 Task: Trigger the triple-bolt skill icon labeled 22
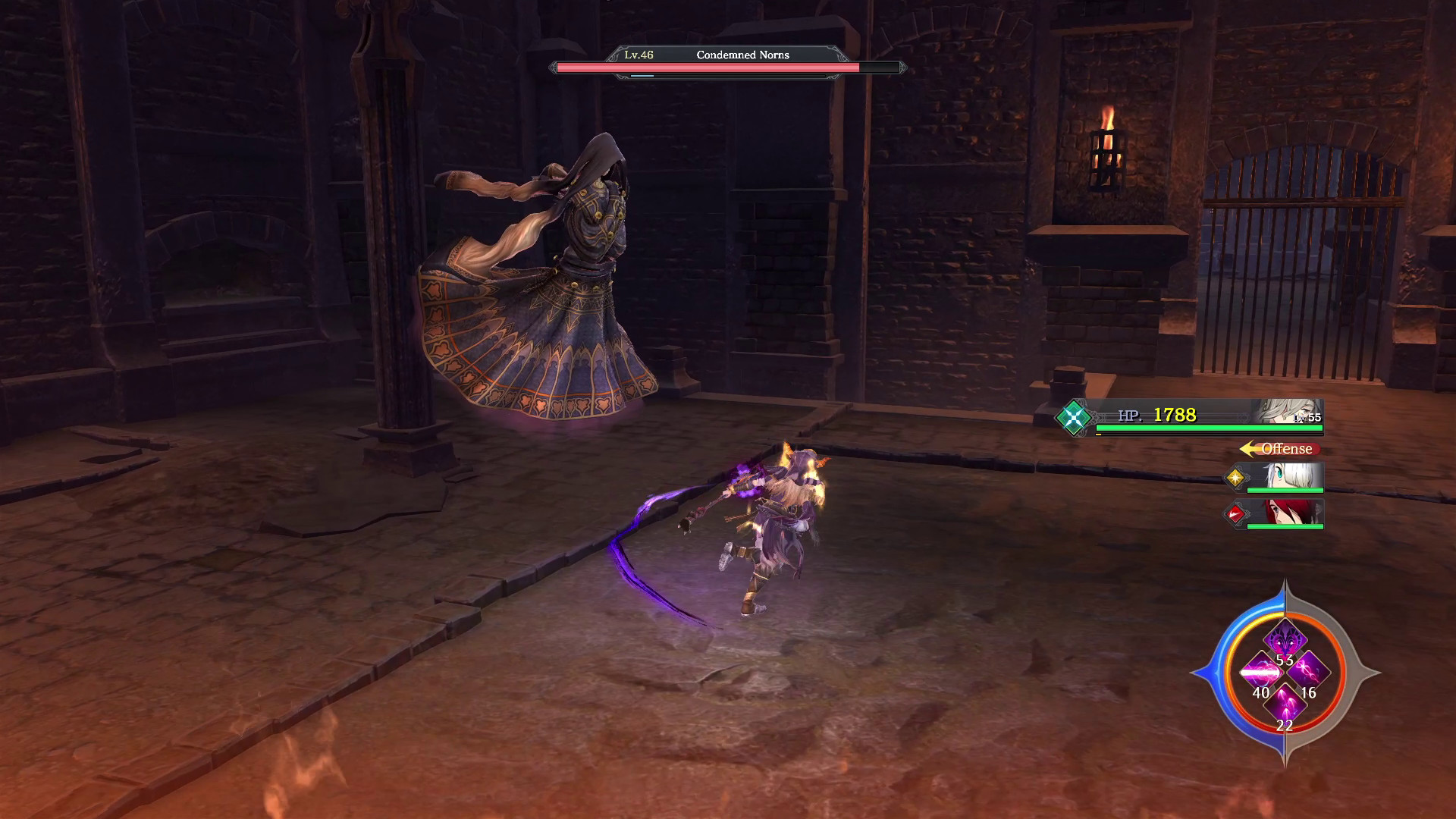tap(1285, 704)
